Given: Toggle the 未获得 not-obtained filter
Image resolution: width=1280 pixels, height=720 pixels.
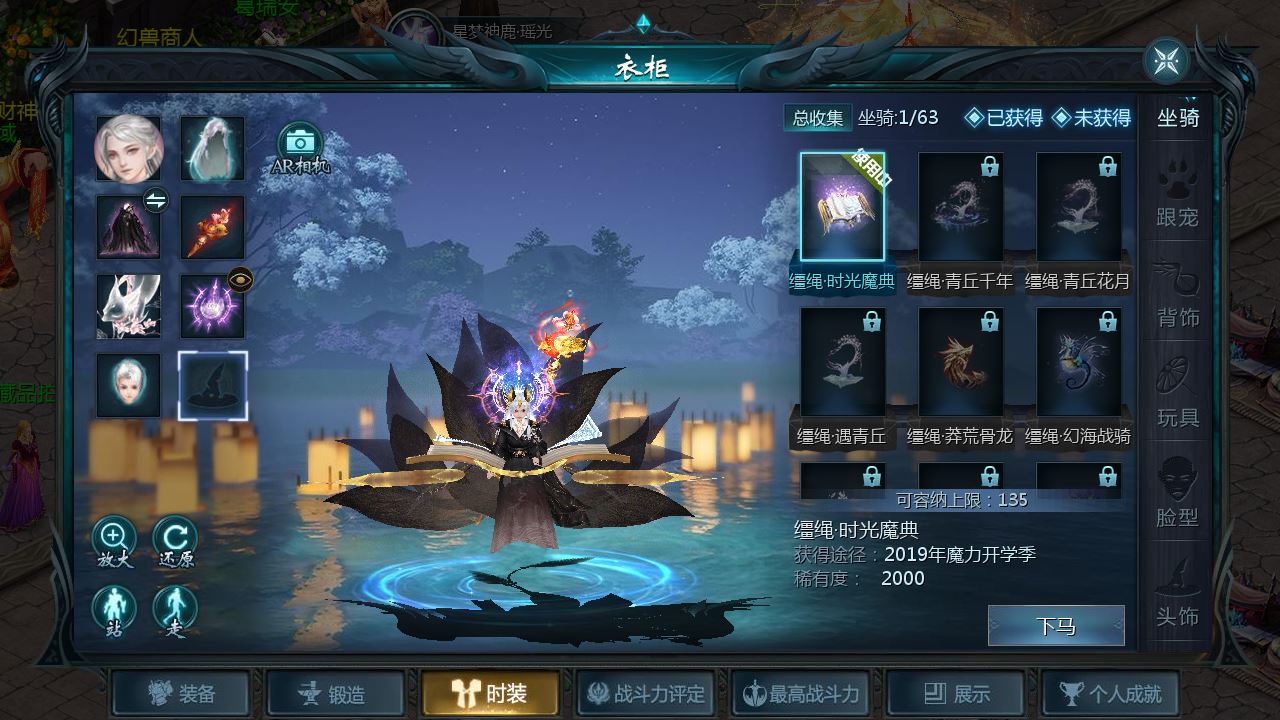Looking at the screenshot, I should pos(1091,118).
